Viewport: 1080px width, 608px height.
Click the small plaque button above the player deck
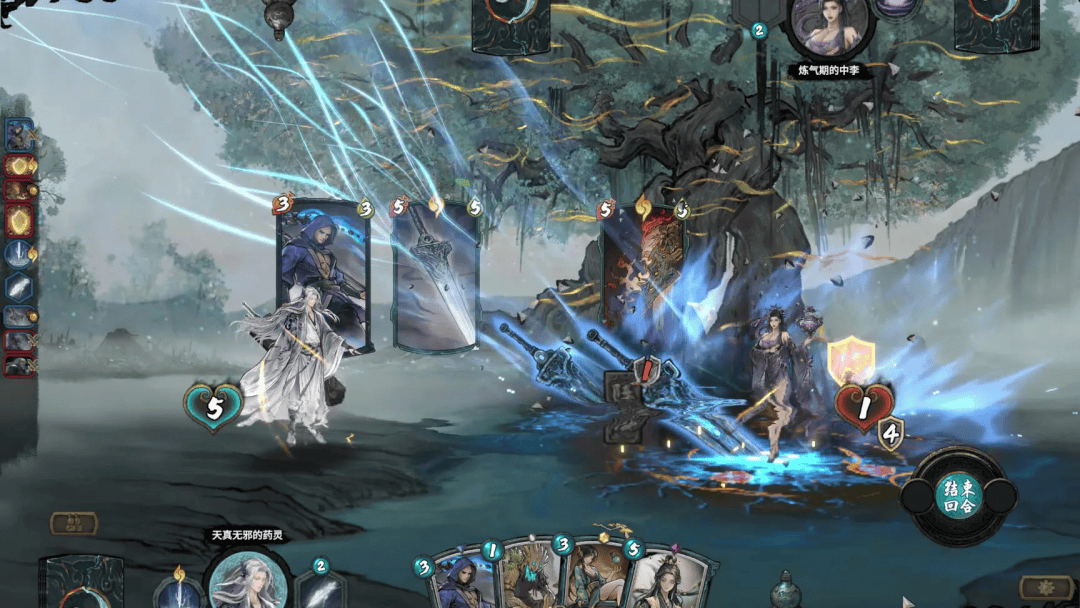pos(74,523)
